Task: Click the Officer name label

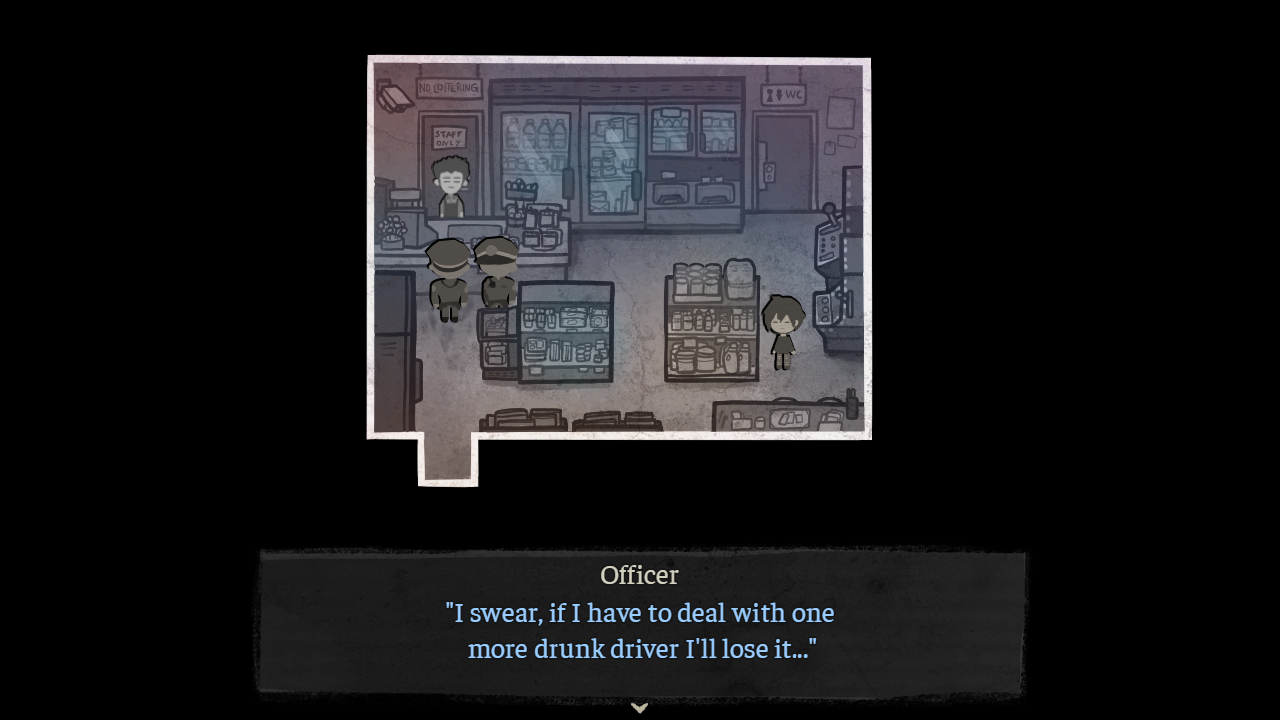Action: pos(639,575)
